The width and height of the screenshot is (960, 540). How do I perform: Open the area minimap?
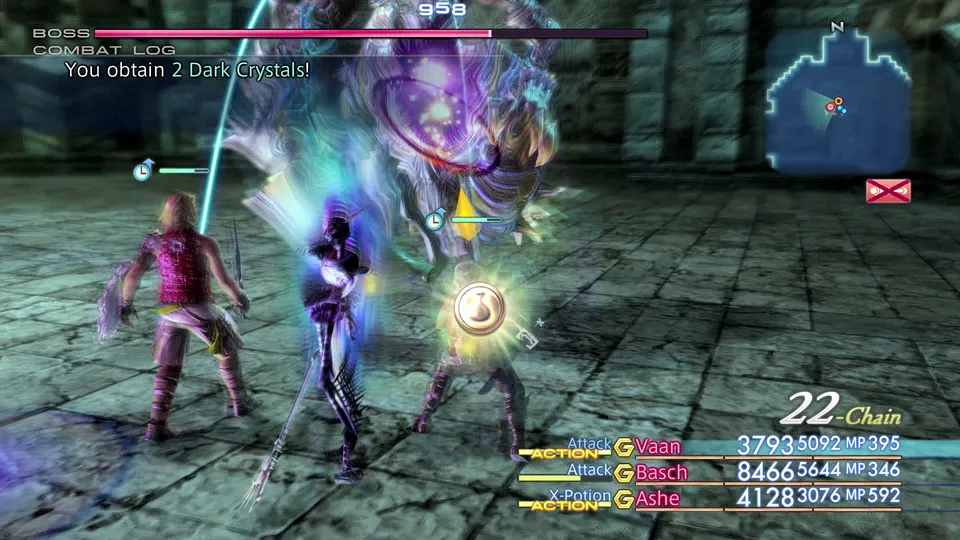838,98
